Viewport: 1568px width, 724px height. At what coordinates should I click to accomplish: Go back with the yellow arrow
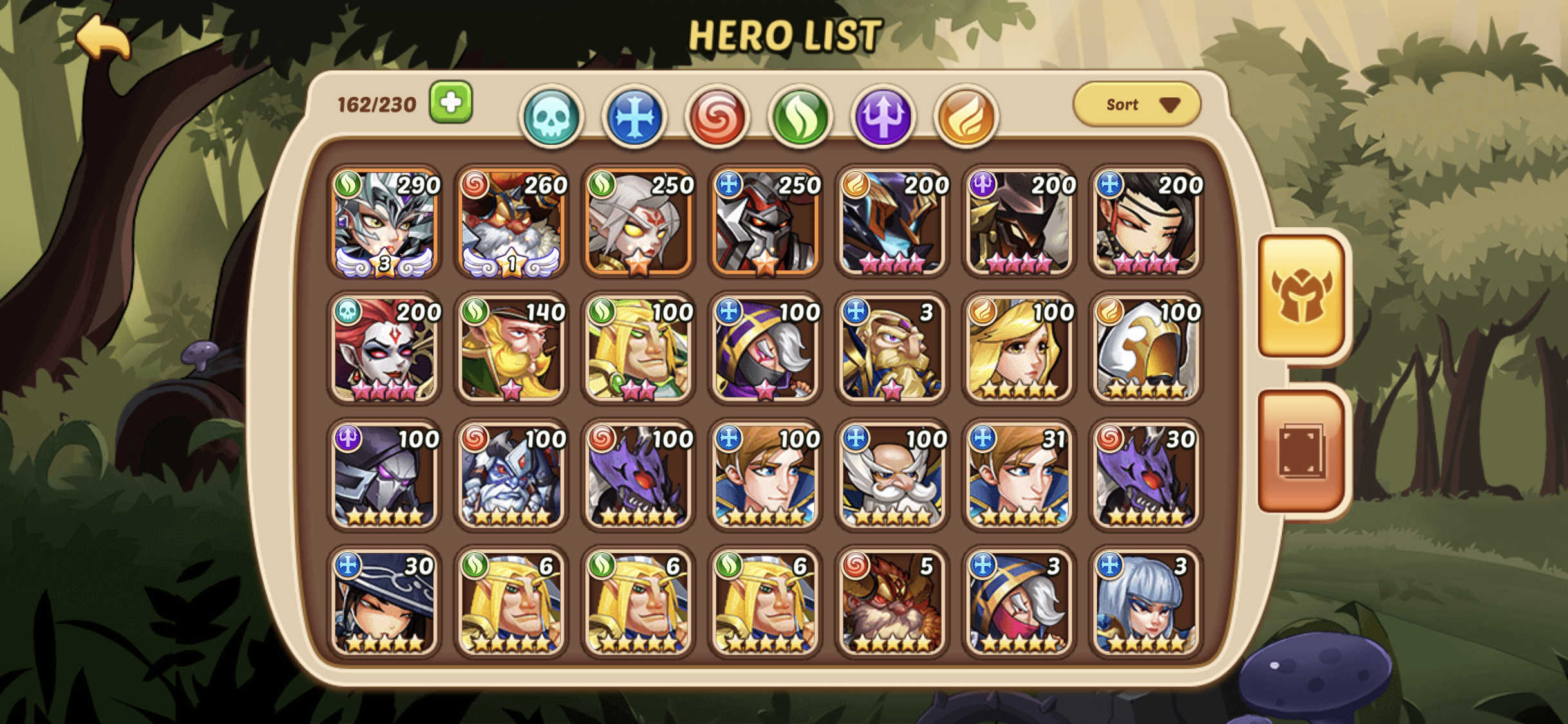coord(103,40)
